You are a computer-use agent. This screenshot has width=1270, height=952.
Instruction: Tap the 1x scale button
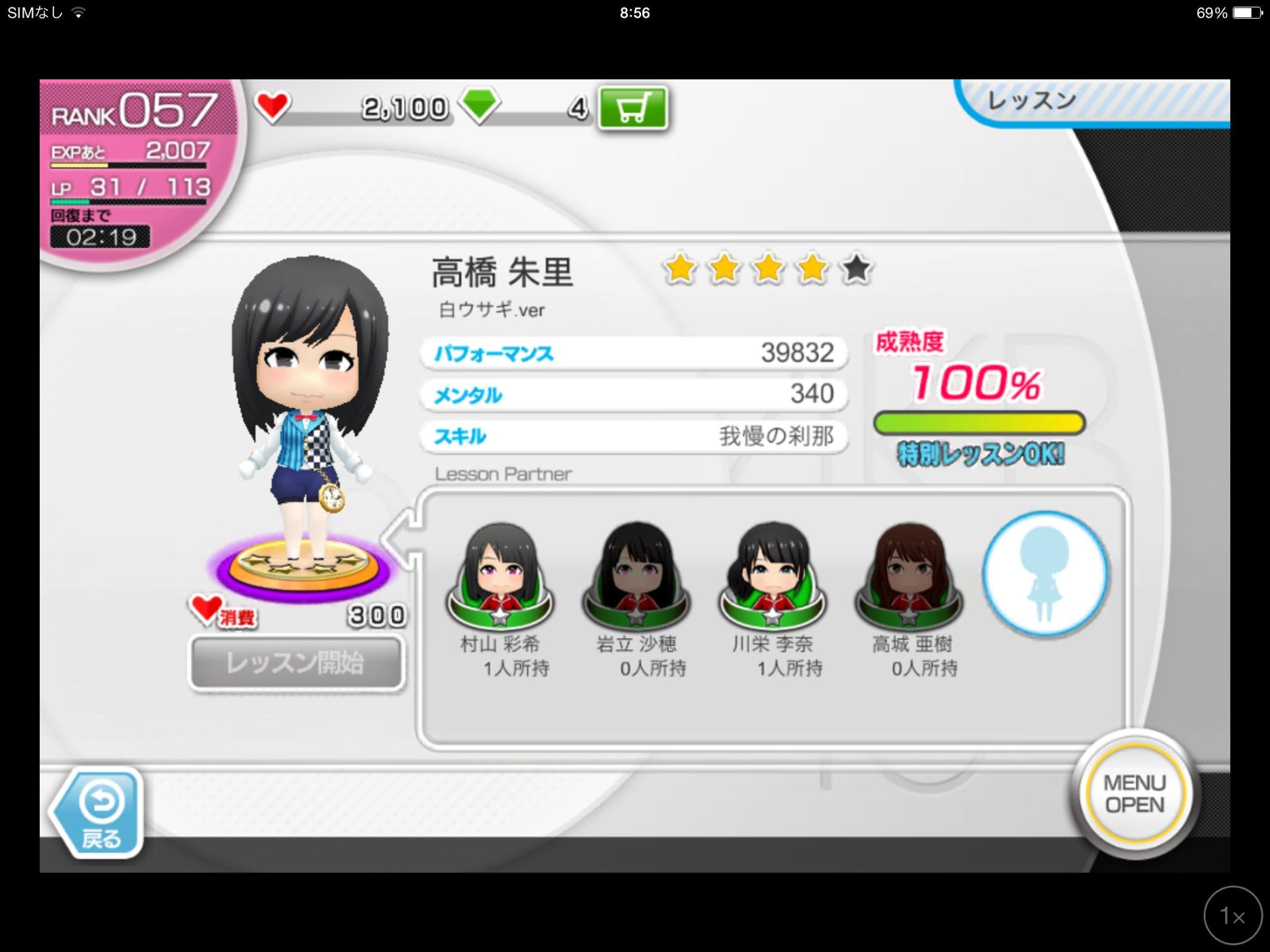[x=1233, y=916]
